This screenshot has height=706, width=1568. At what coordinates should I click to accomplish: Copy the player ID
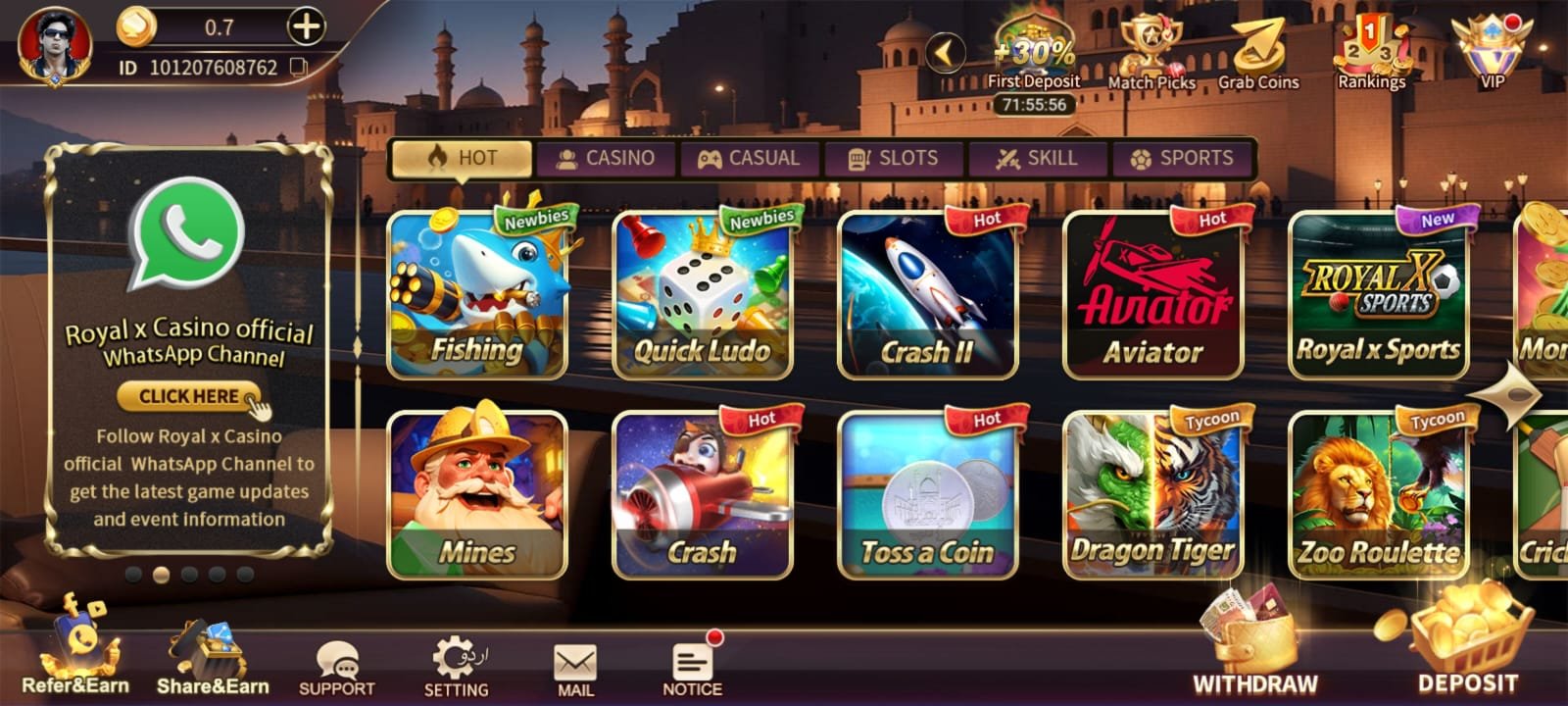click(x=300, y=69)
